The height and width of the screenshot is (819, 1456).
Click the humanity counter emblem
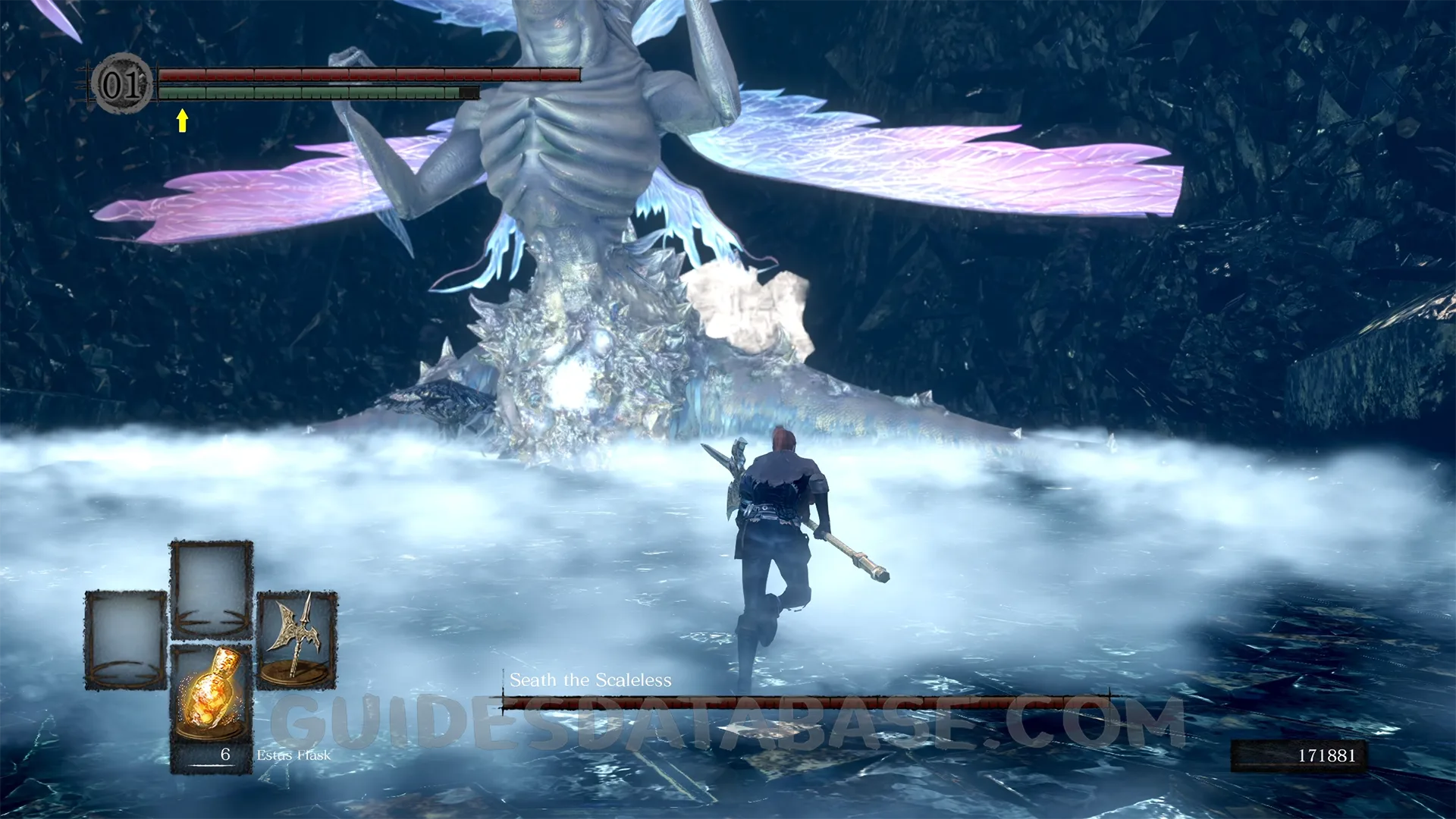[121, 83]
